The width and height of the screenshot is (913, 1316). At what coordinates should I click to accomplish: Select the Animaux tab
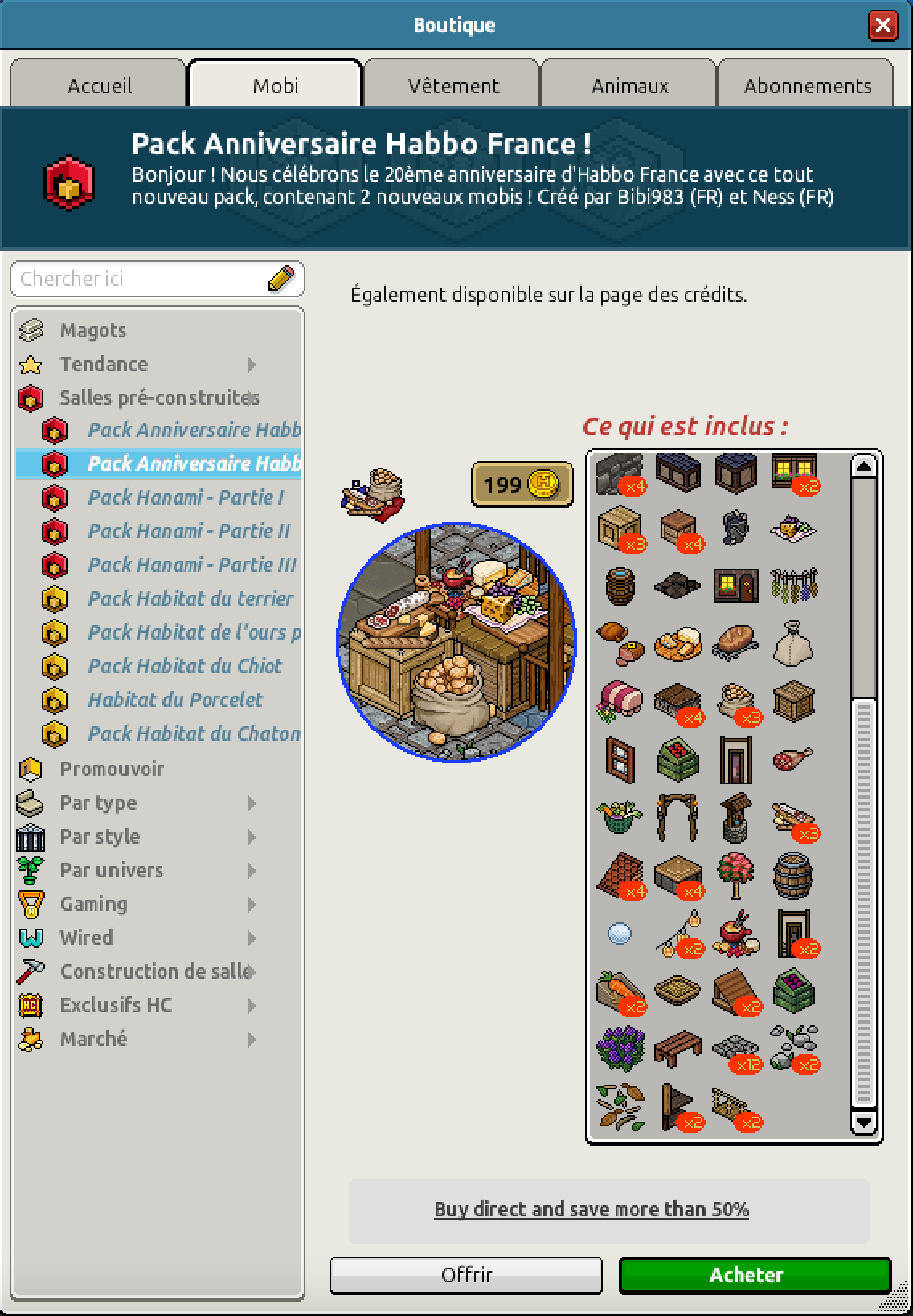tap(629, 85)
